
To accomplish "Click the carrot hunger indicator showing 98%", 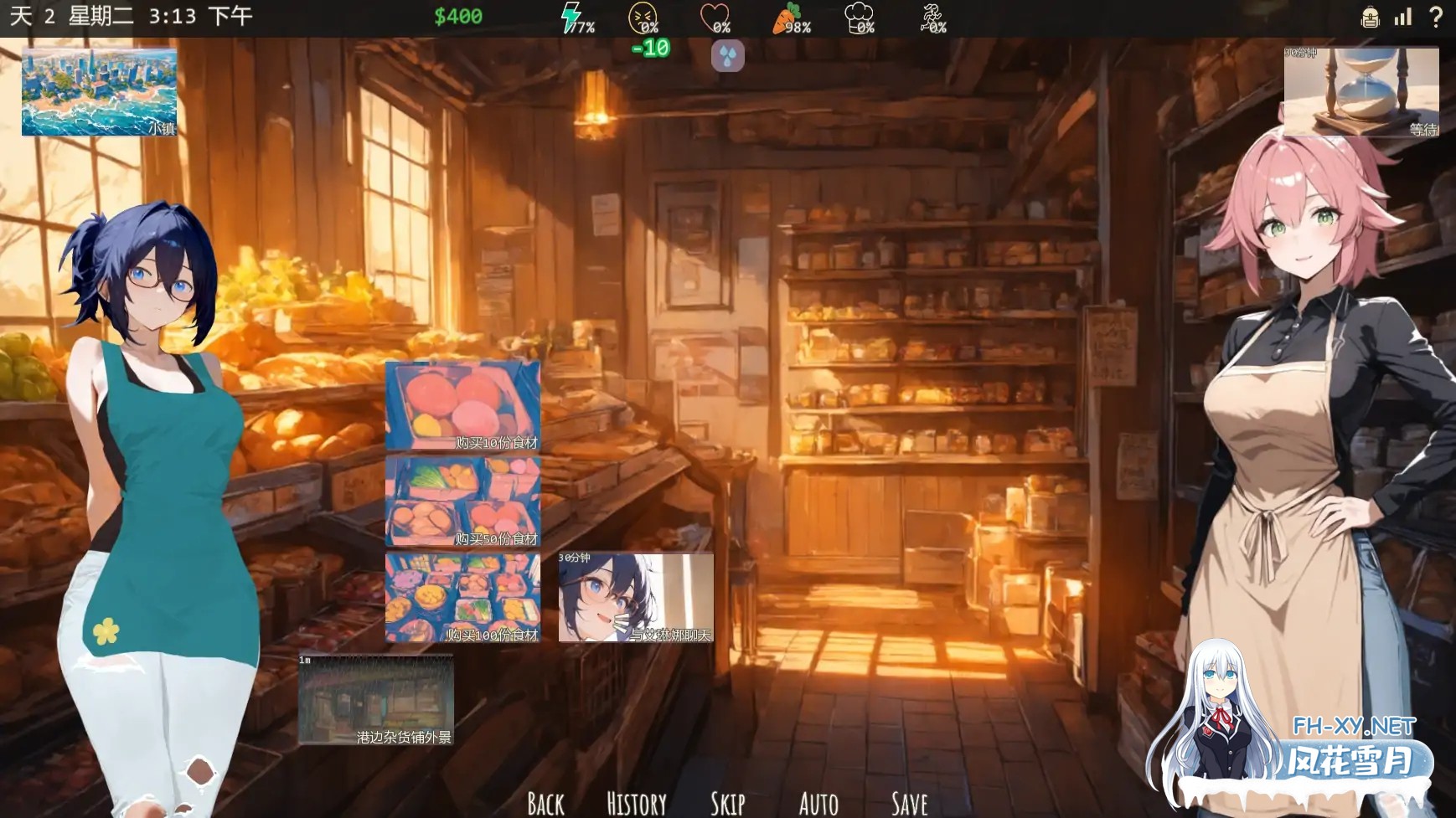I will tap(786, 15).
